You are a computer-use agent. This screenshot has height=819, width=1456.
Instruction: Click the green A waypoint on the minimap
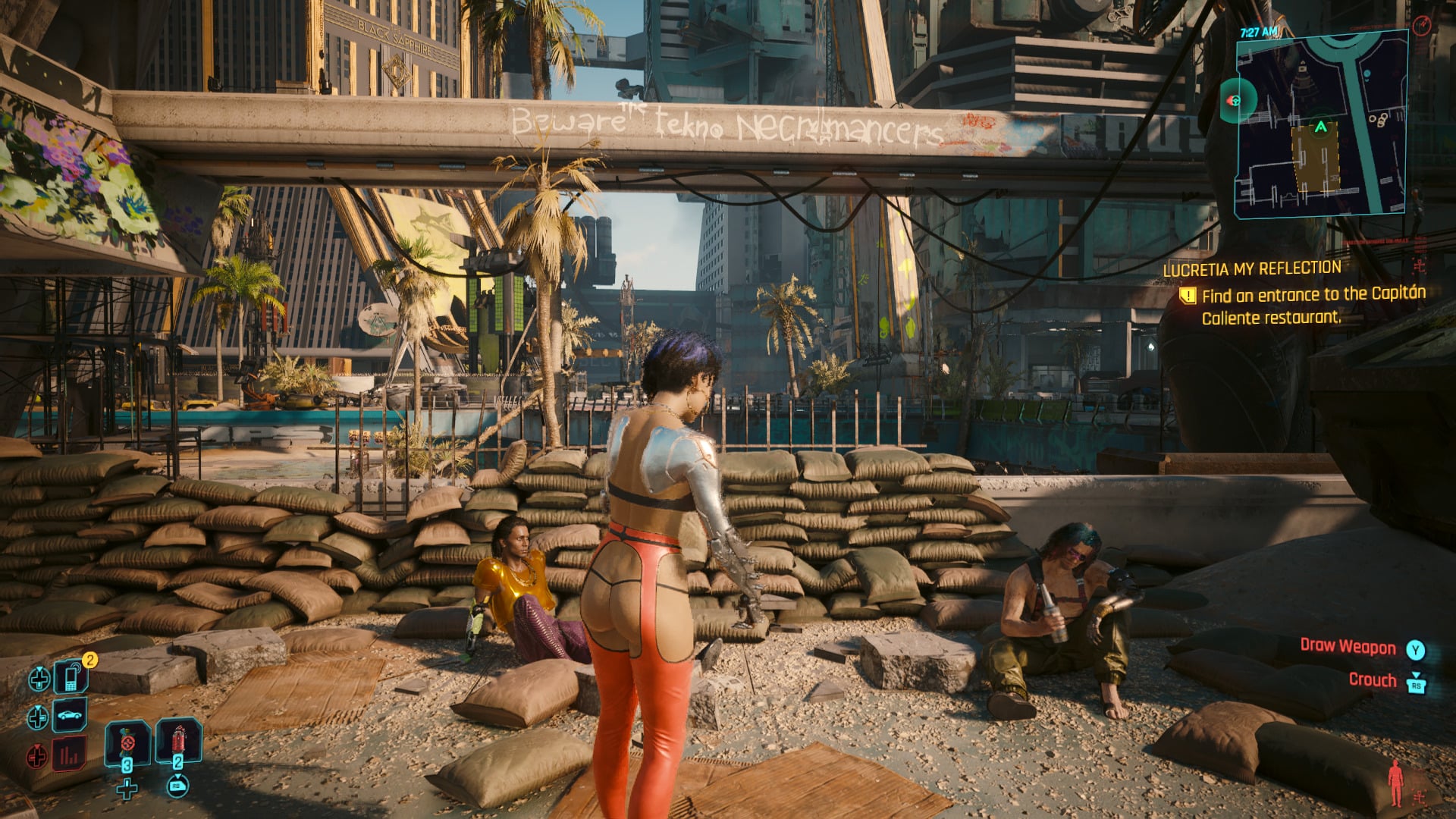click(x=1321, y=127)
